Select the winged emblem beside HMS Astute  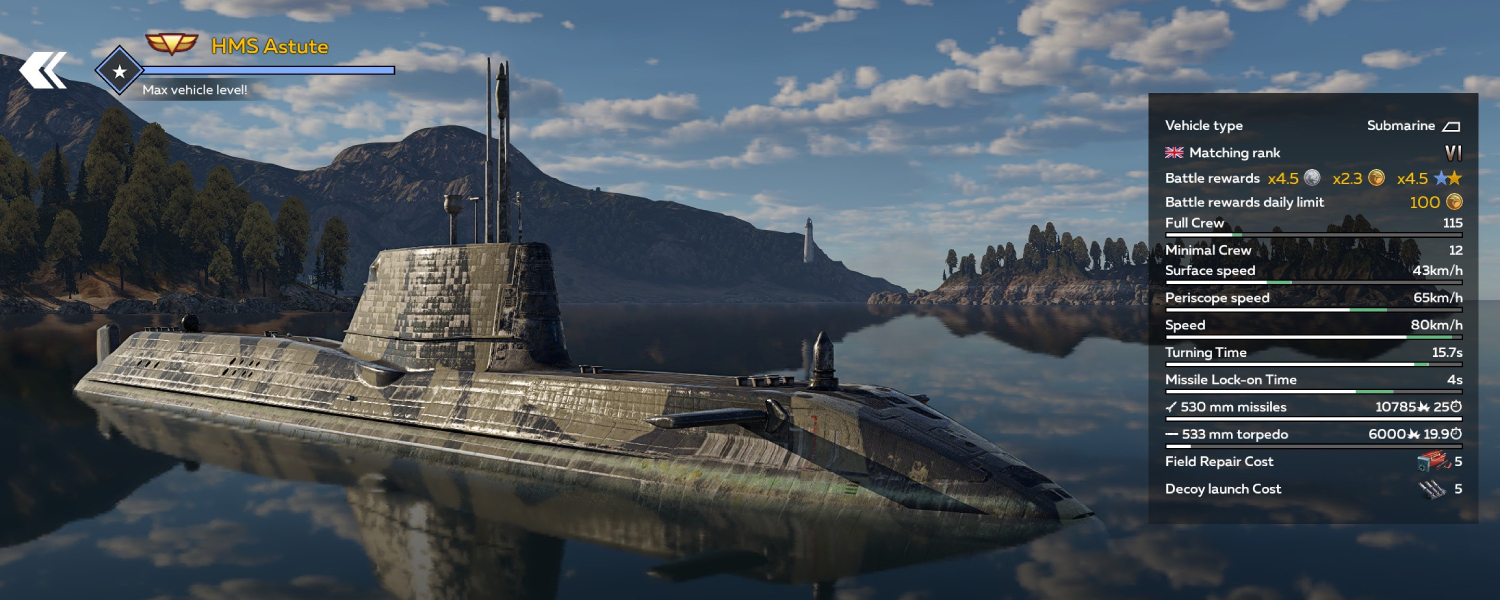click(171, 45)
